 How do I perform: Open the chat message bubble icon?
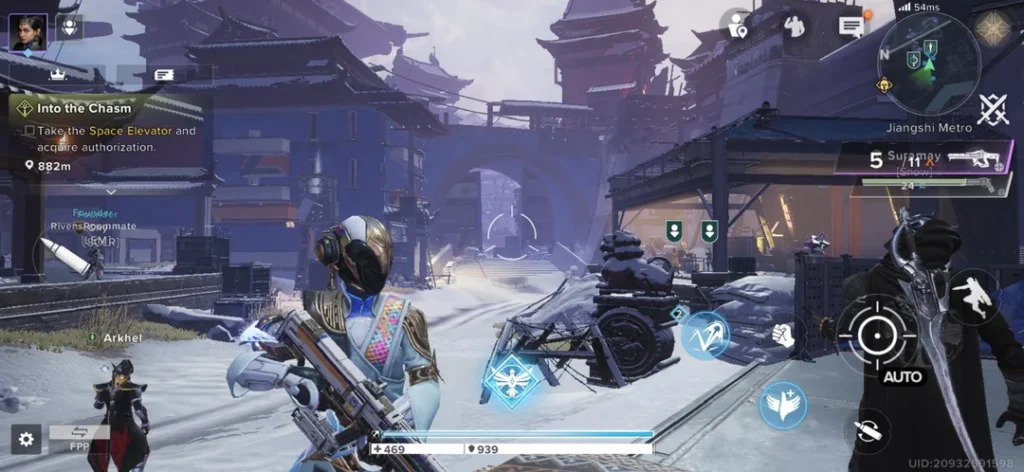pyautogui.click(x=851, y=26)
